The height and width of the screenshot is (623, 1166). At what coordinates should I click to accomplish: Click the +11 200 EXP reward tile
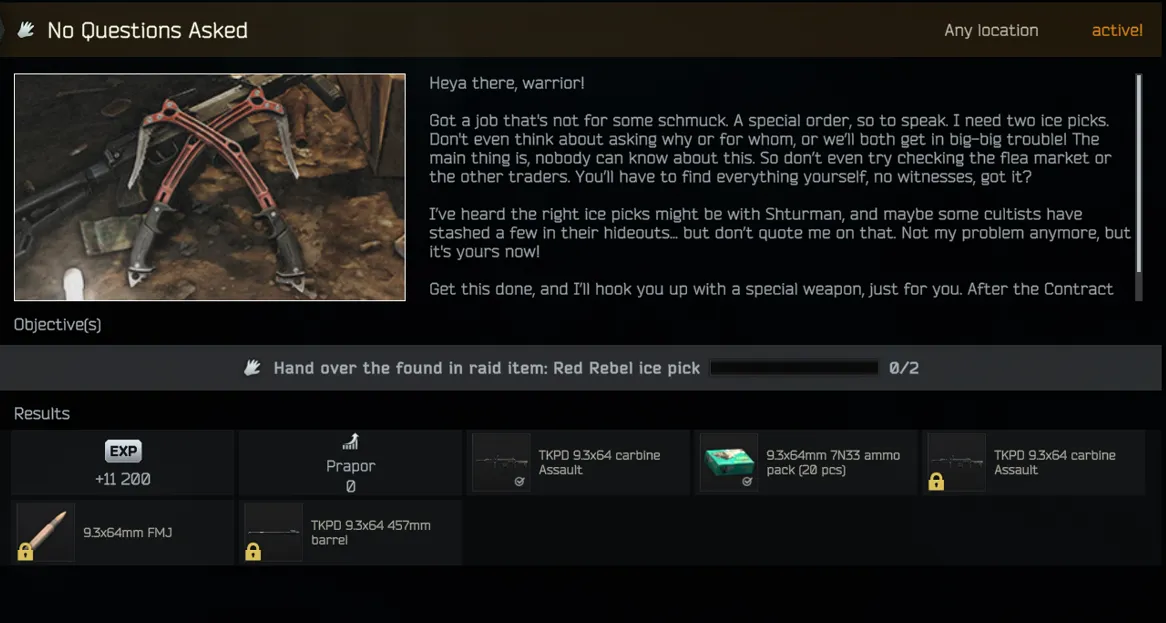(x=123, y=463)
